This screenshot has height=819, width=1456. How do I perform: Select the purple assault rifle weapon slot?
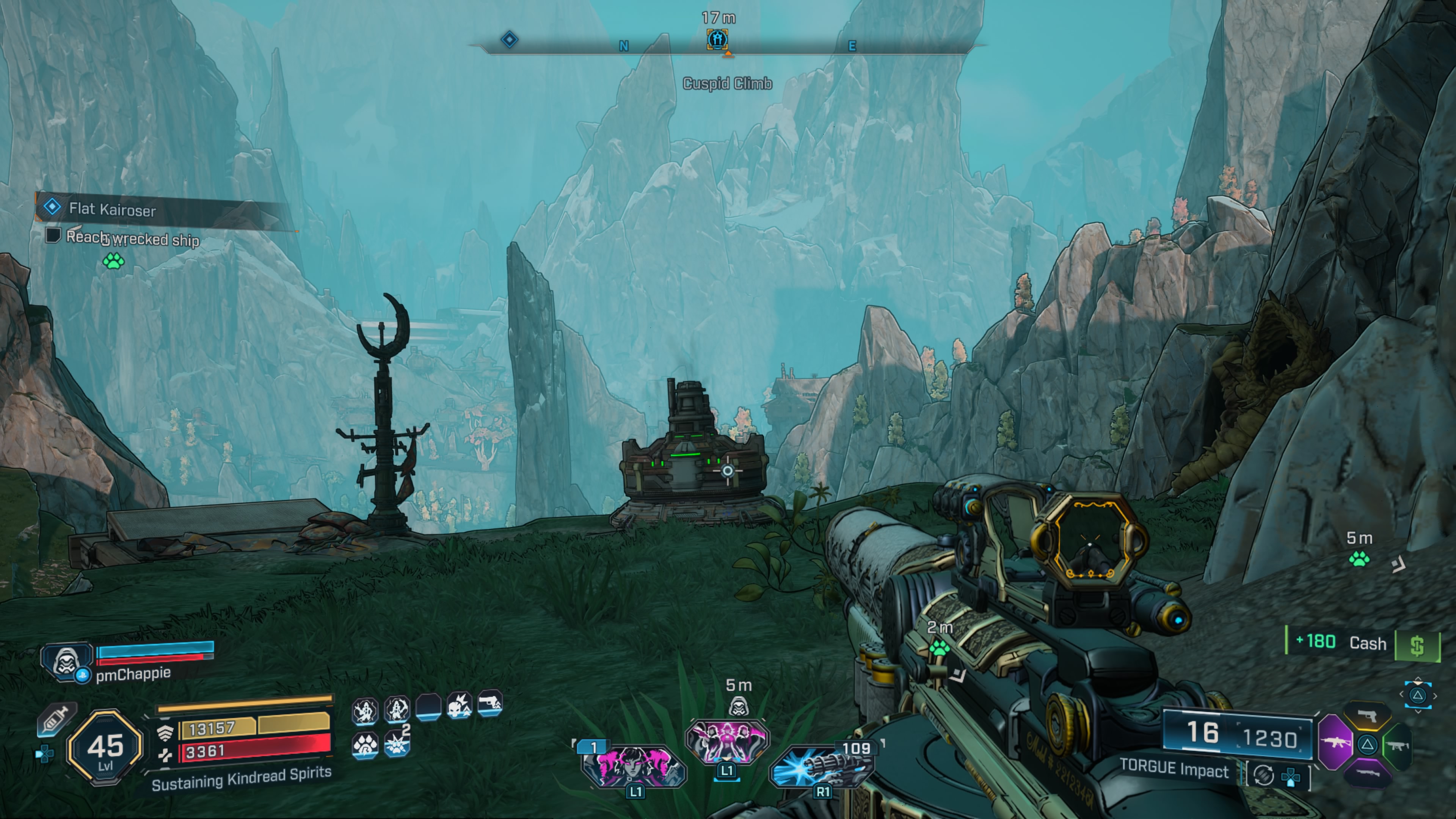[x=1336, y=743]
